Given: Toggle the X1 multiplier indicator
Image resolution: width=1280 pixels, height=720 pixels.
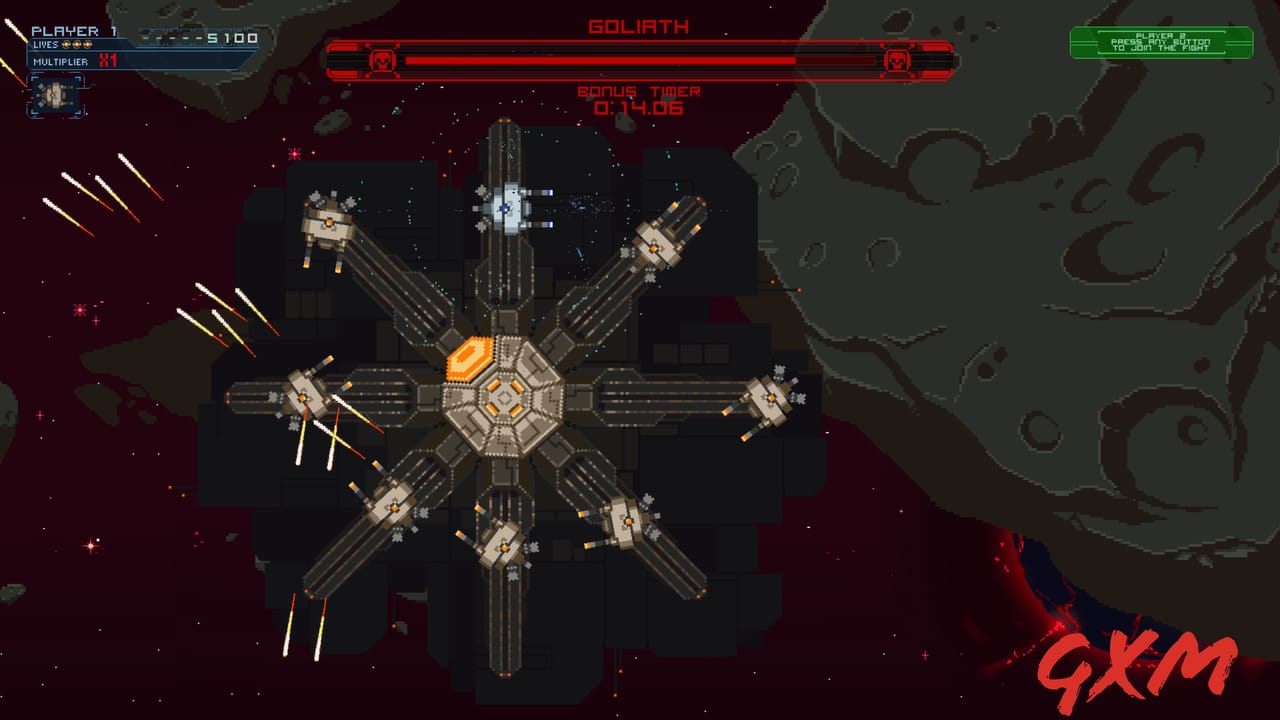Looking at the screenshot, I should pos(107,61).
